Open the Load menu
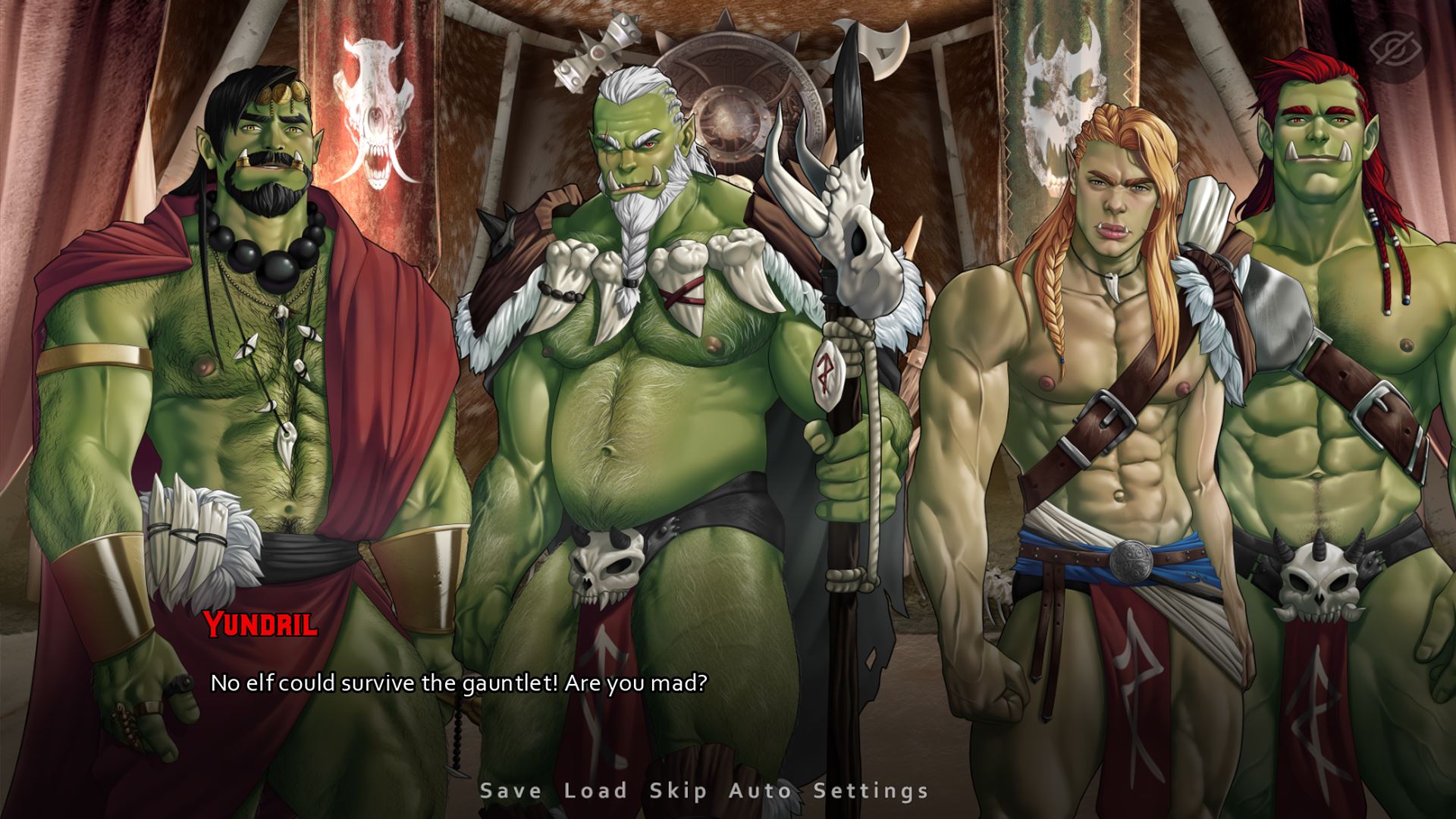This screenshot has height=819, width=1456. [596, 791]
